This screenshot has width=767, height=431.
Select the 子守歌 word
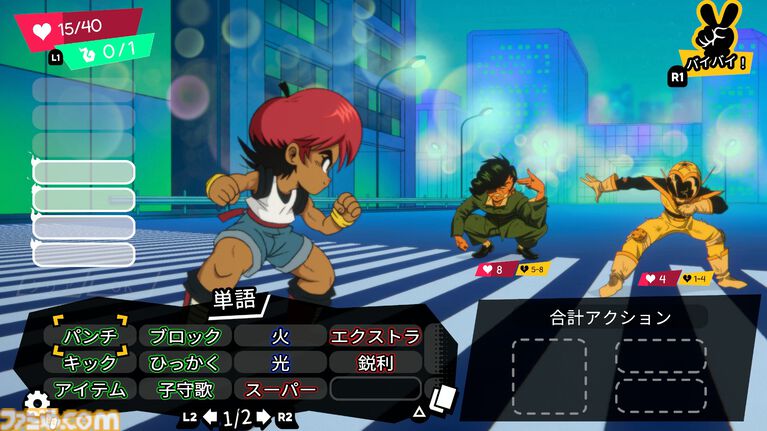pos(185,389)
